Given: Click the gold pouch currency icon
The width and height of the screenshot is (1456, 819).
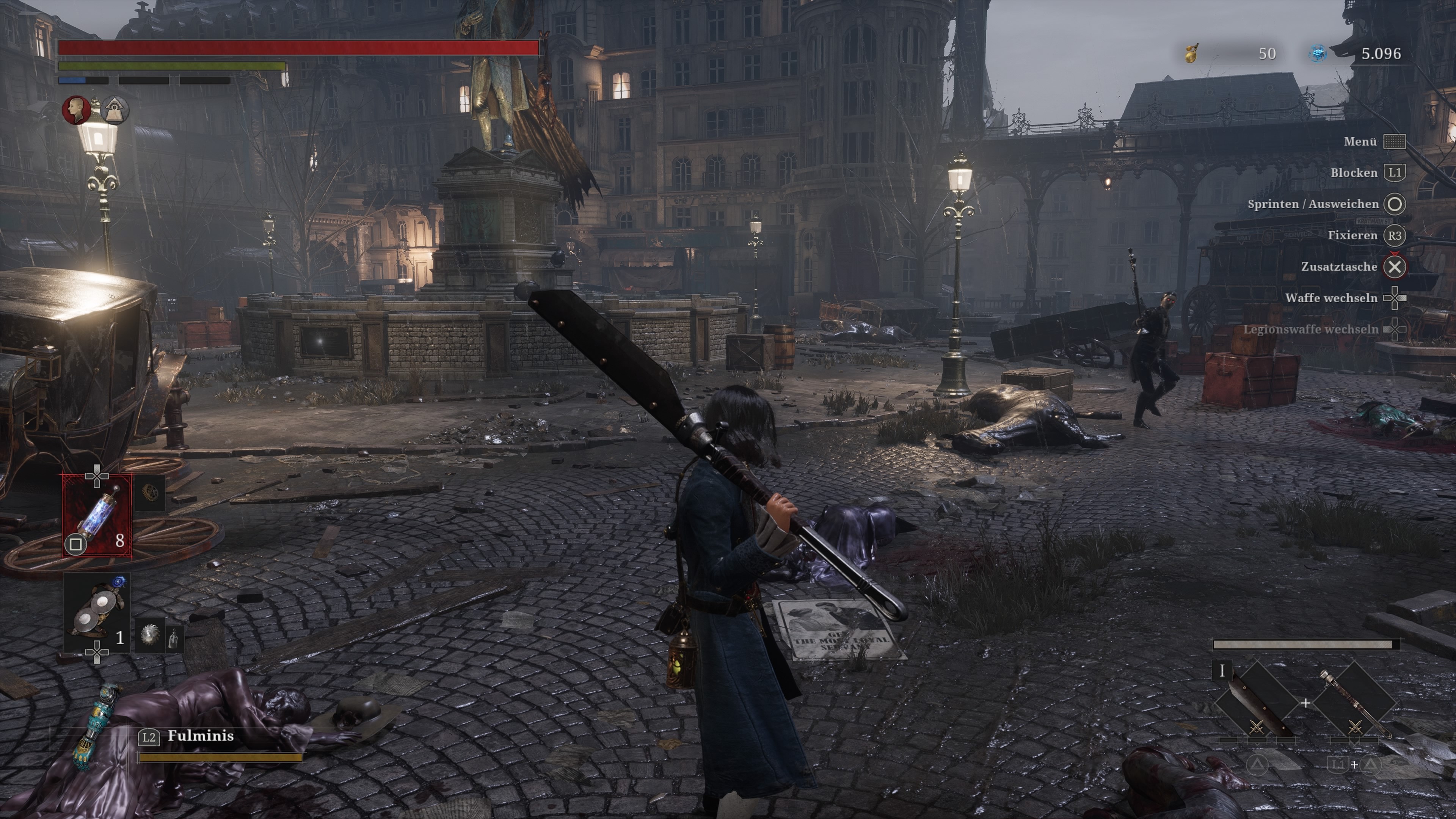Looking at the screenshot, I should (x=1191, y=54).
